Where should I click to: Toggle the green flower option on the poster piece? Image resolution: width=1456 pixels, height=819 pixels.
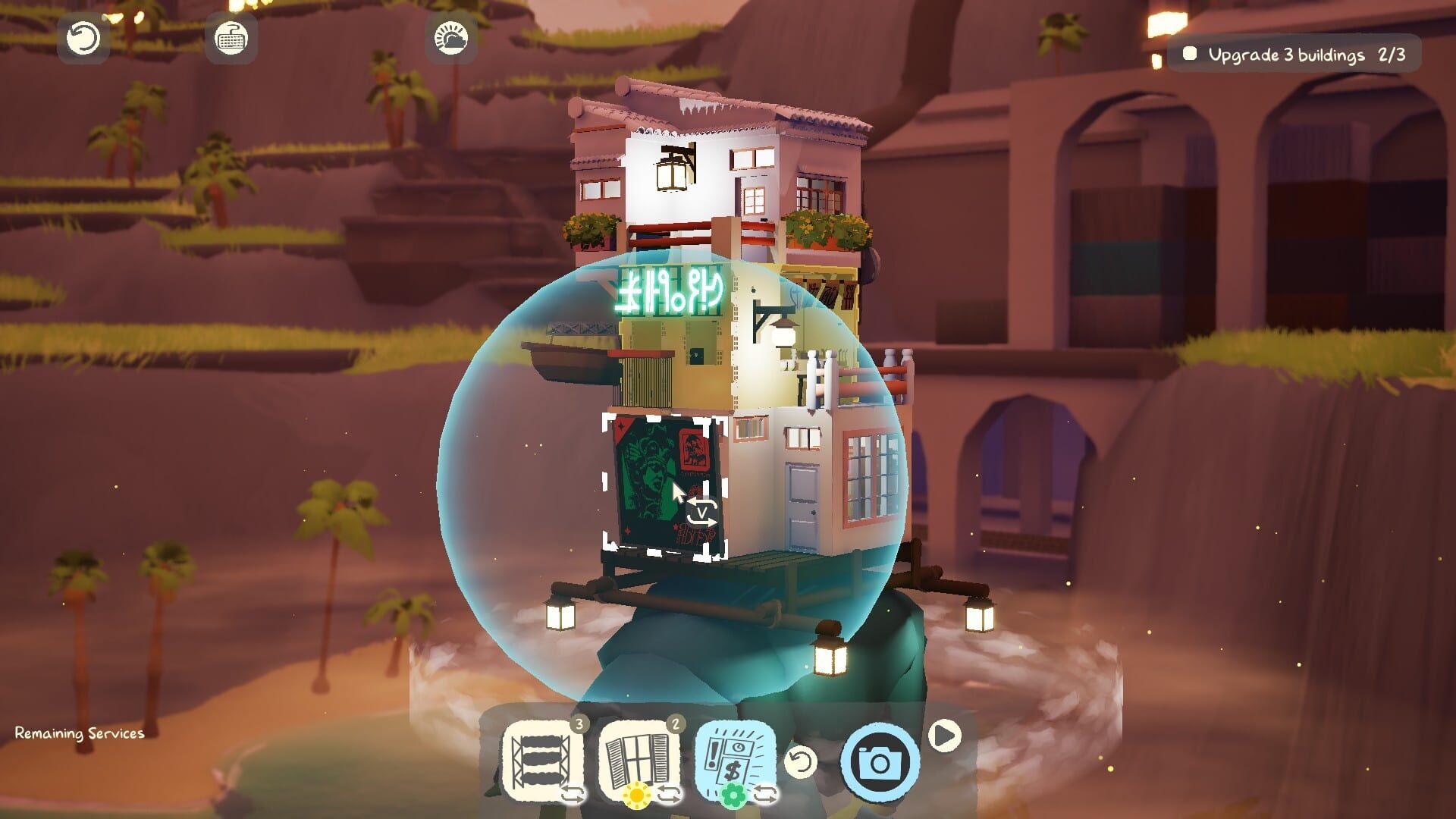click(734, 795)
